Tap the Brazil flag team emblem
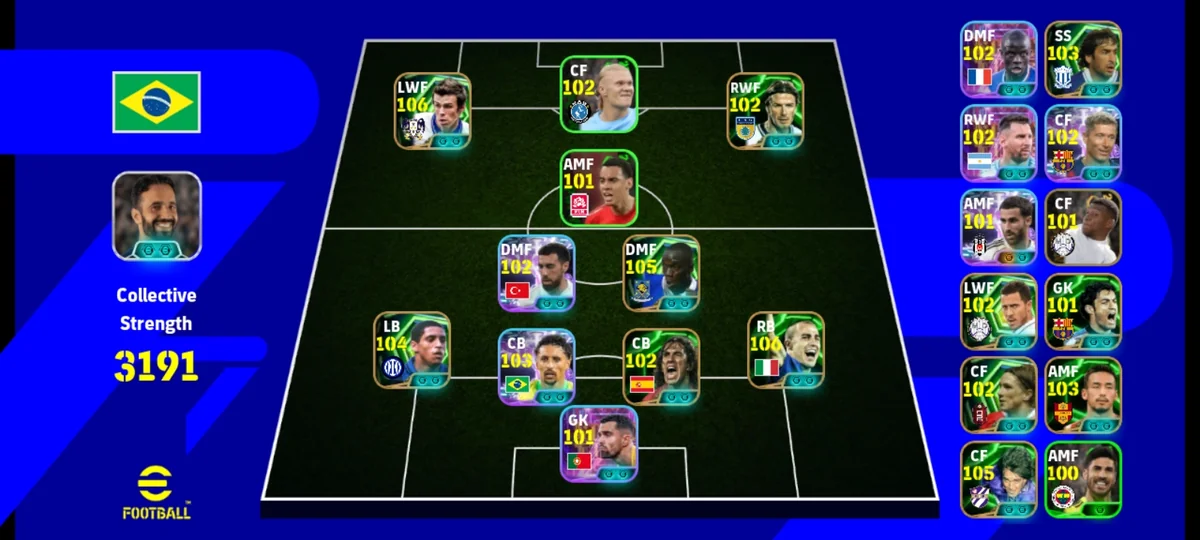Image resolution: width=1200 pixels, height=540 pixels. click(x=156, y=102)
